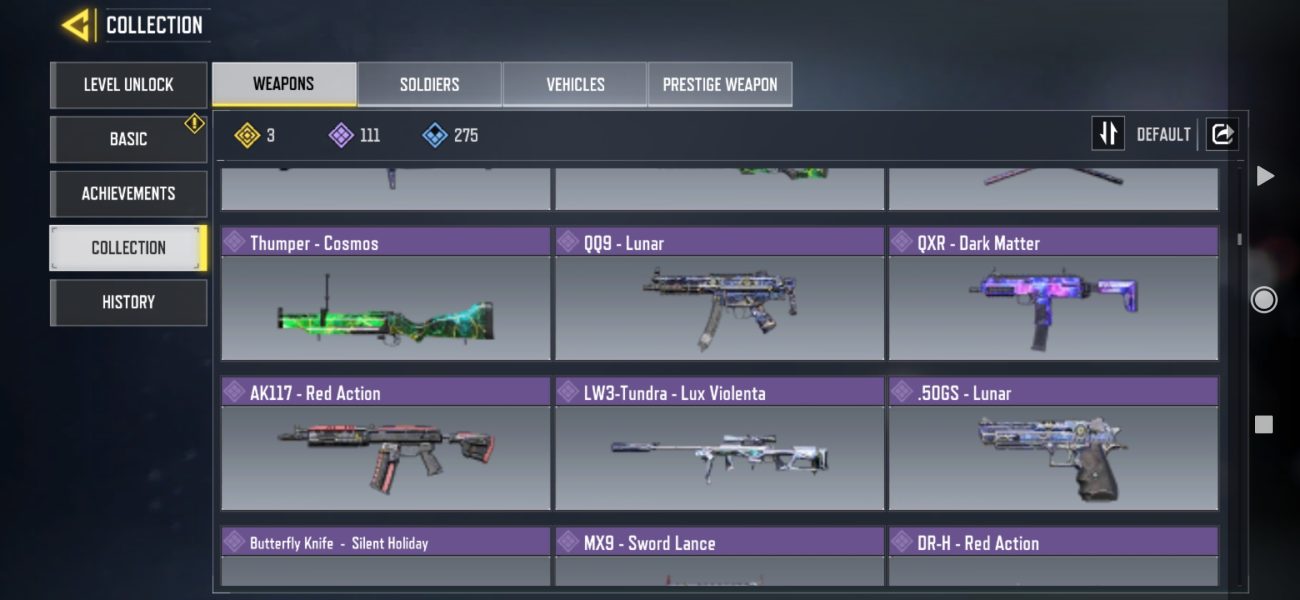Select the Basic menu entry
Screen dimensions: 1300x600
(x=128, y=139)
